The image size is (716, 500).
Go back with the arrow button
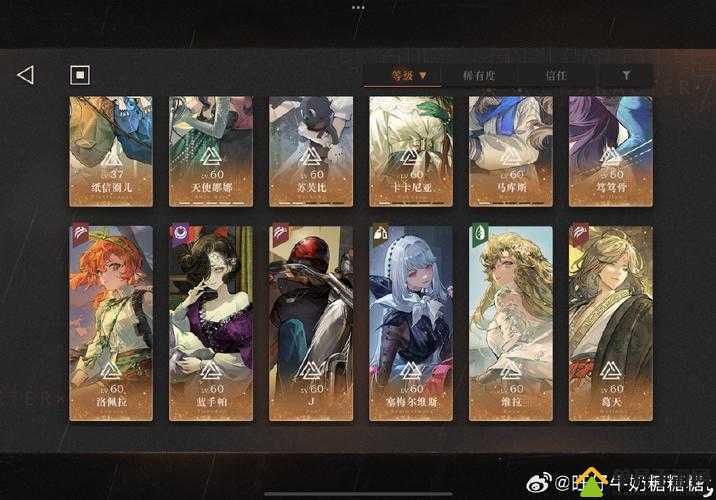click(26, 75)
